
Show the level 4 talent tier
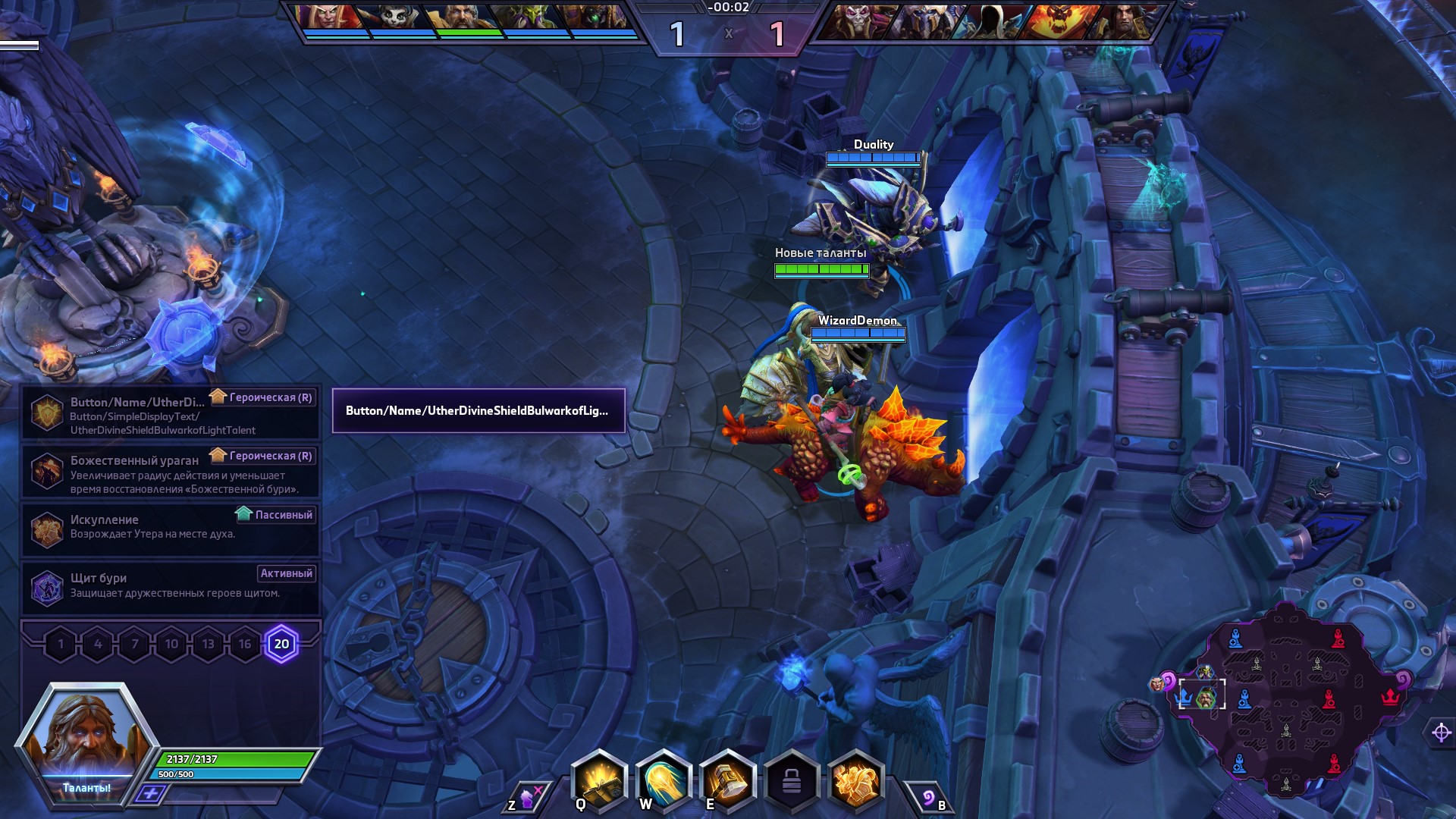point(98,645)
